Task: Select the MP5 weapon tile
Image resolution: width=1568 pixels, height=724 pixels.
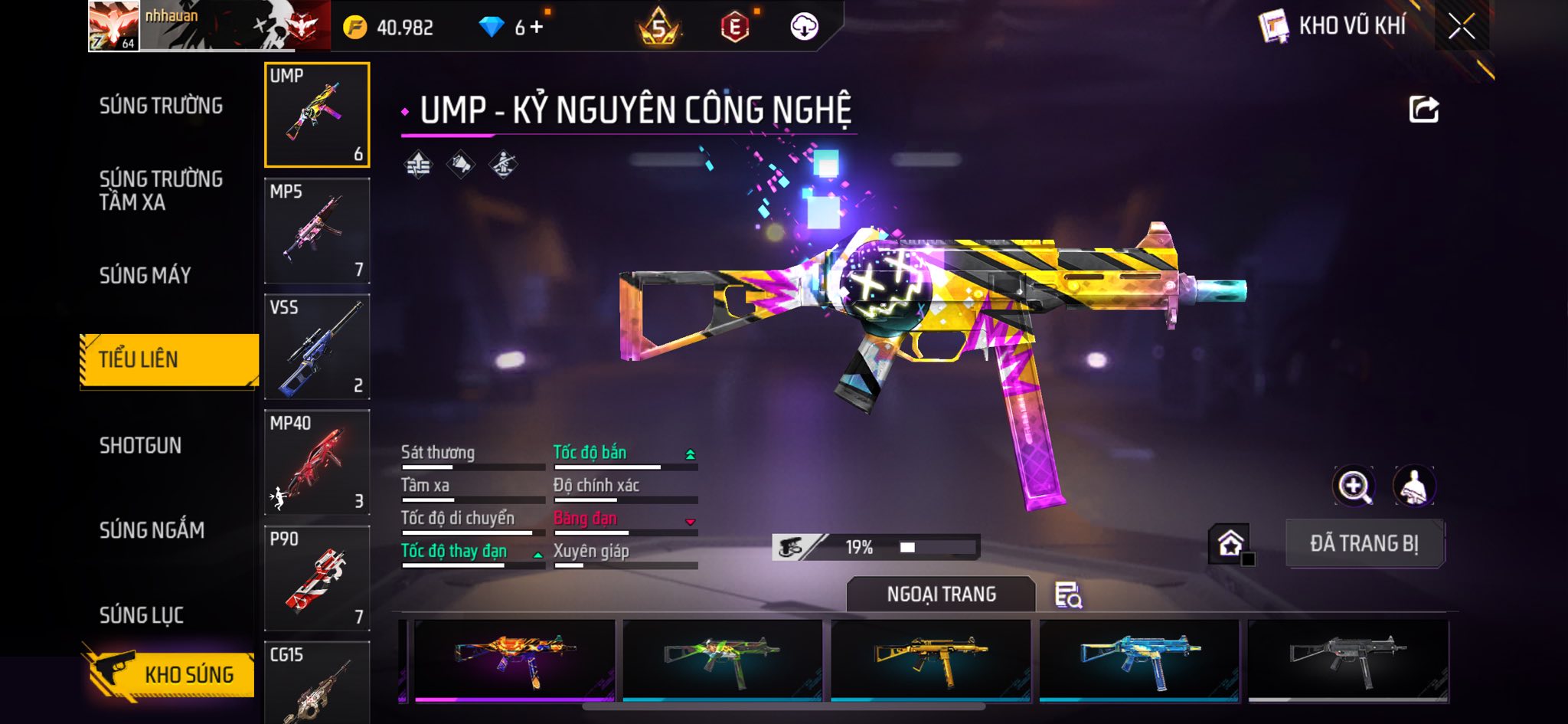Action: click(x=317, y=231)
